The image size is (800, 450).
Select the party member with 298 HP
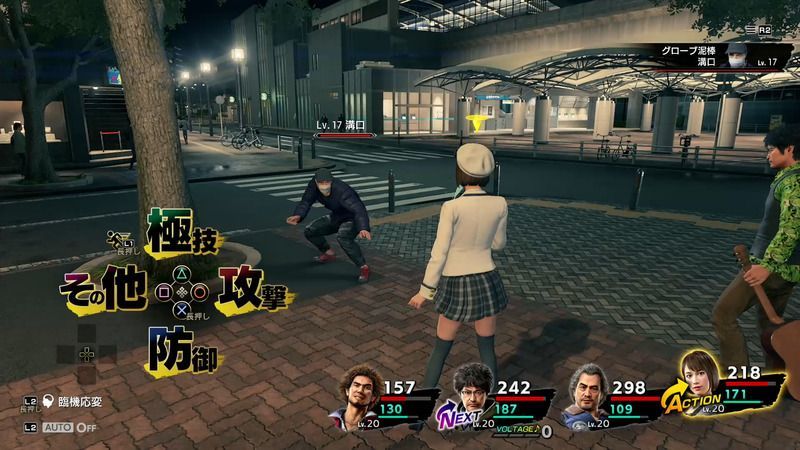pos(590,391)
